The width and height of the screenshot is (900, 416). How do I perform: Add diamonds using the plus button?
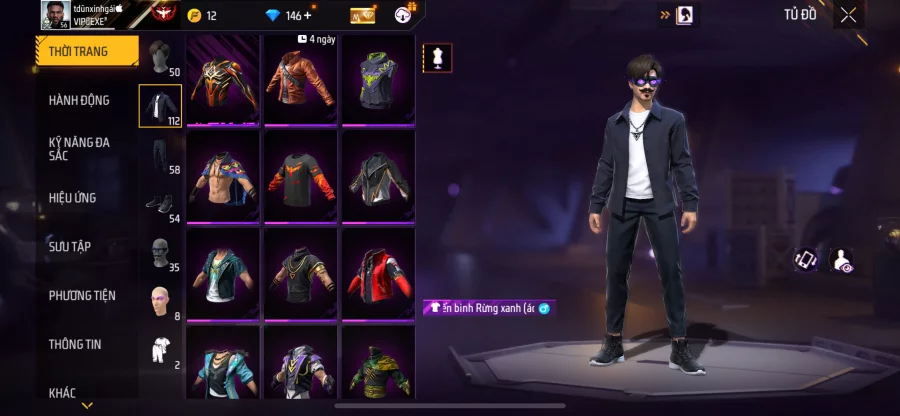pyautogui.click(x=307, y=15)
